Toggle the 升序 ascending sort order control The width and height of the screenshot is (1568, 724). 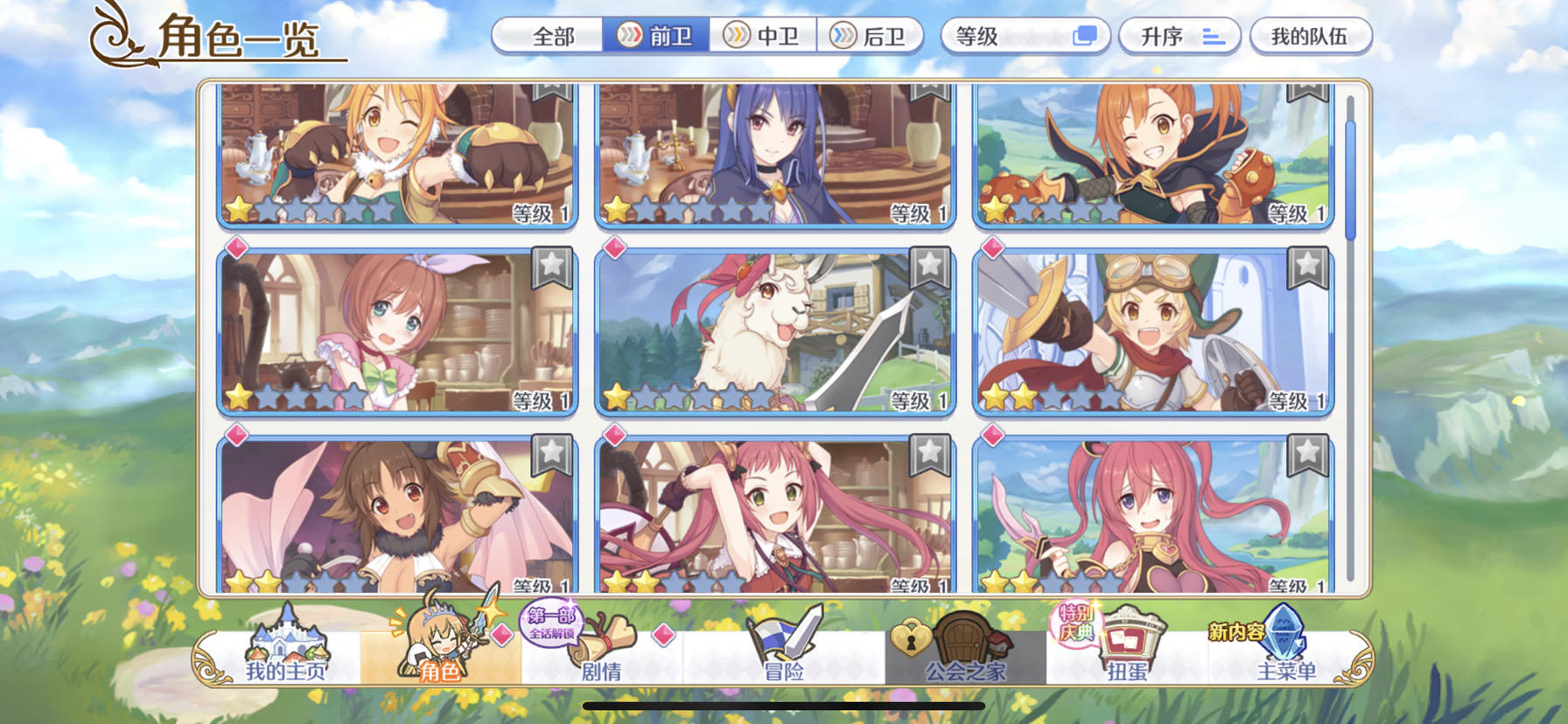coord(1177,36)
